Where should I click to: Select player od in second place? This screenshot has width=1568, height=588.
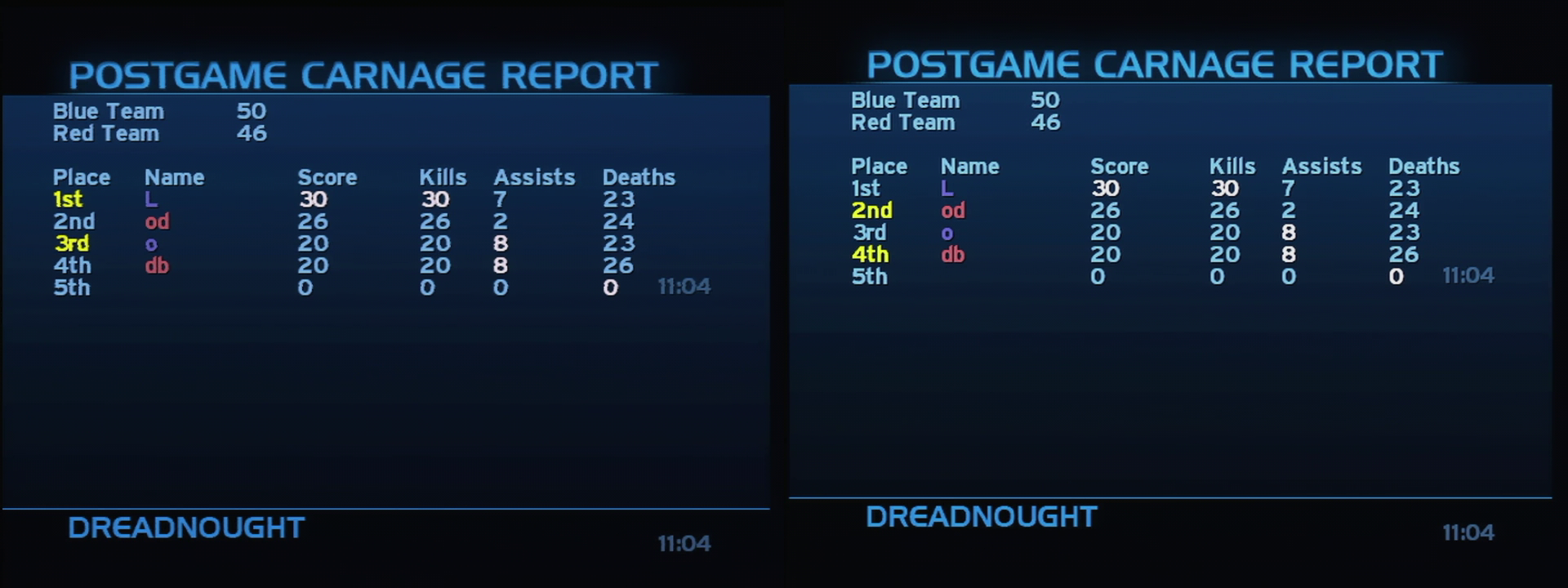[x=159, y=220]
